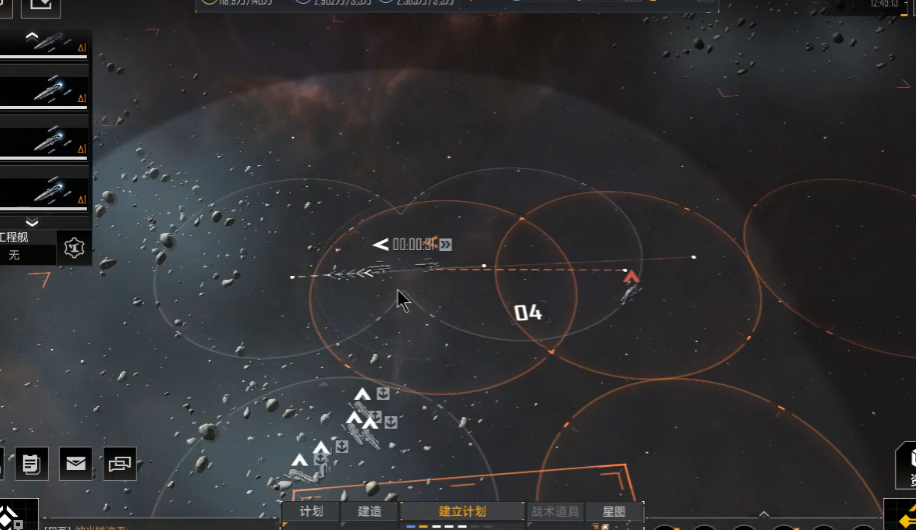Select the red enemy fleet marker
Image resolution: width=916 pixels, height=530 pixels.
631,278
